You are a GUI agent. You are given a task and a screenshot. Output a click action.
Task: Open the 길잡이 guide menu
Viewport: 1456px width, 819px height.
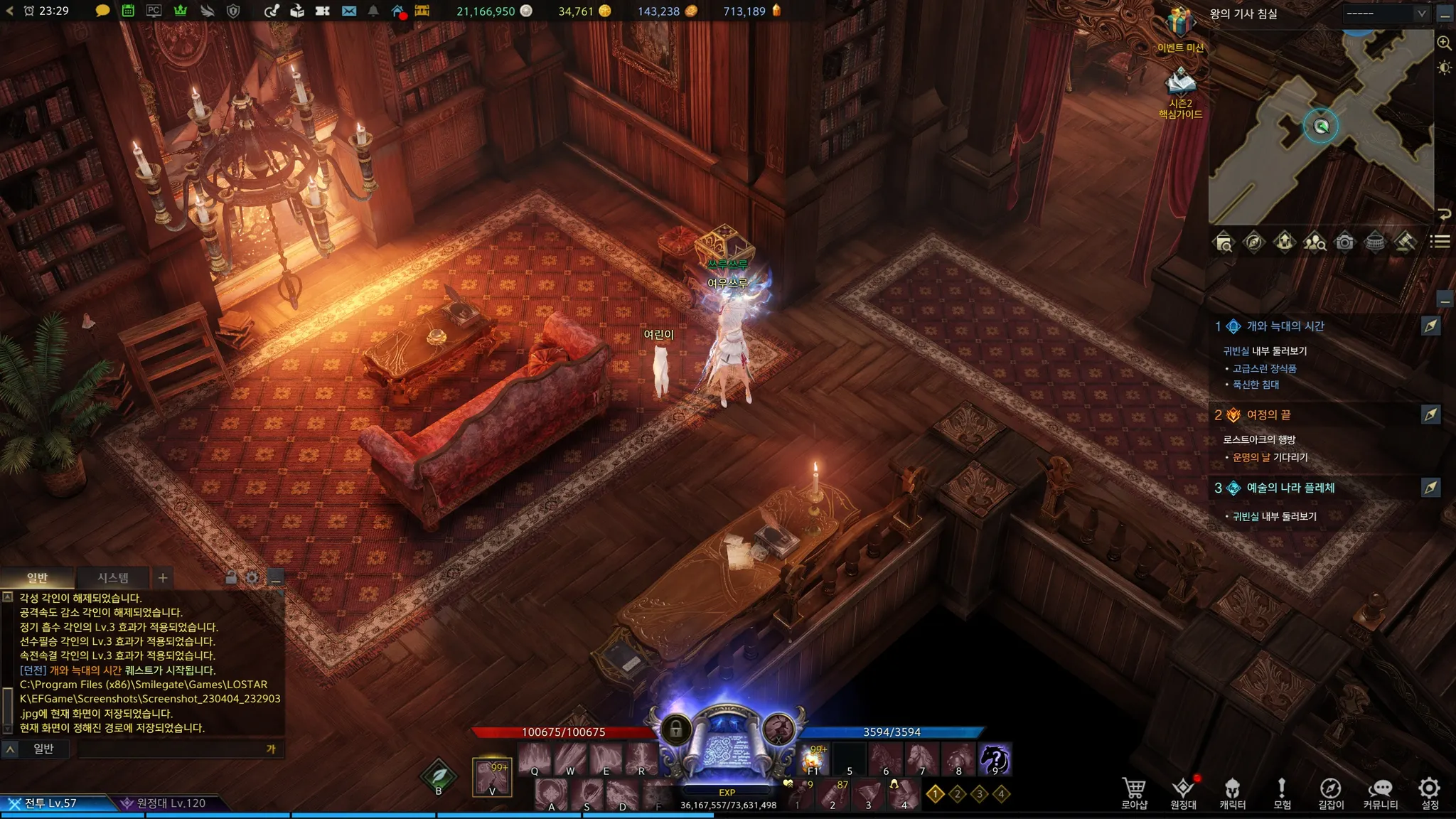1330,793
